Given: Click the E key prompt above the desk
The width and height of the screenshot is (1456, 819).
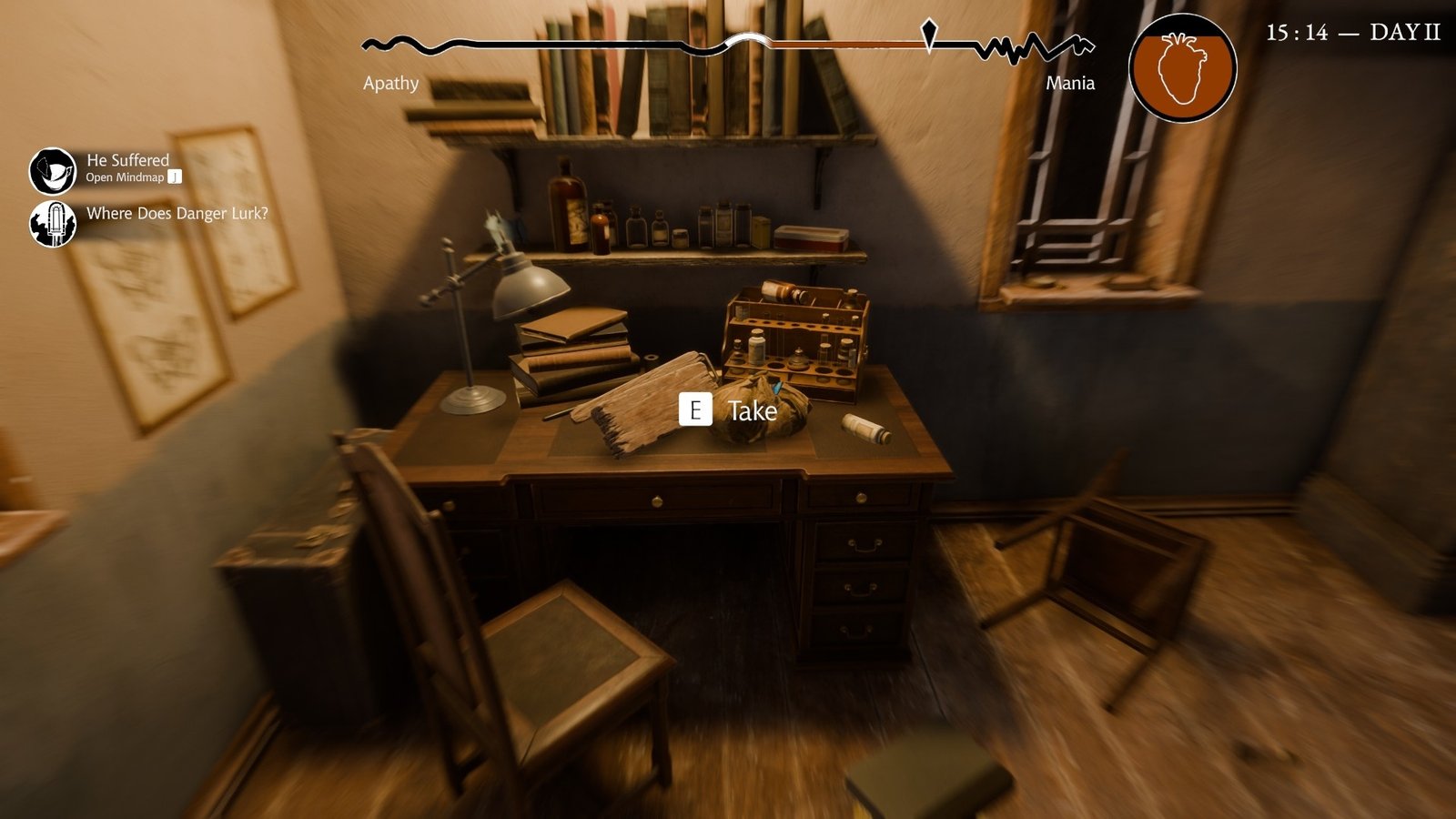Looking at the screenshot, I should (697, 410).
